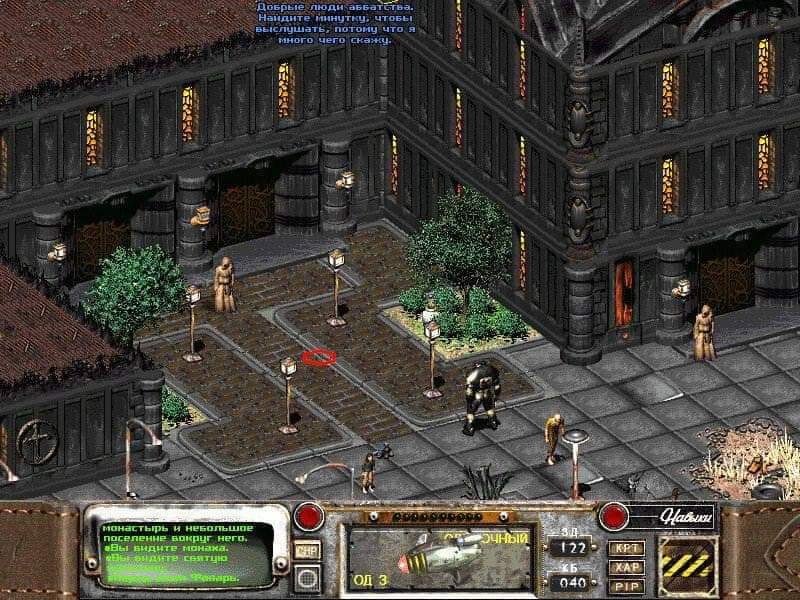
Task: Open the round options button below СНР
Action: pyautogui.click(x=307, y=576)
